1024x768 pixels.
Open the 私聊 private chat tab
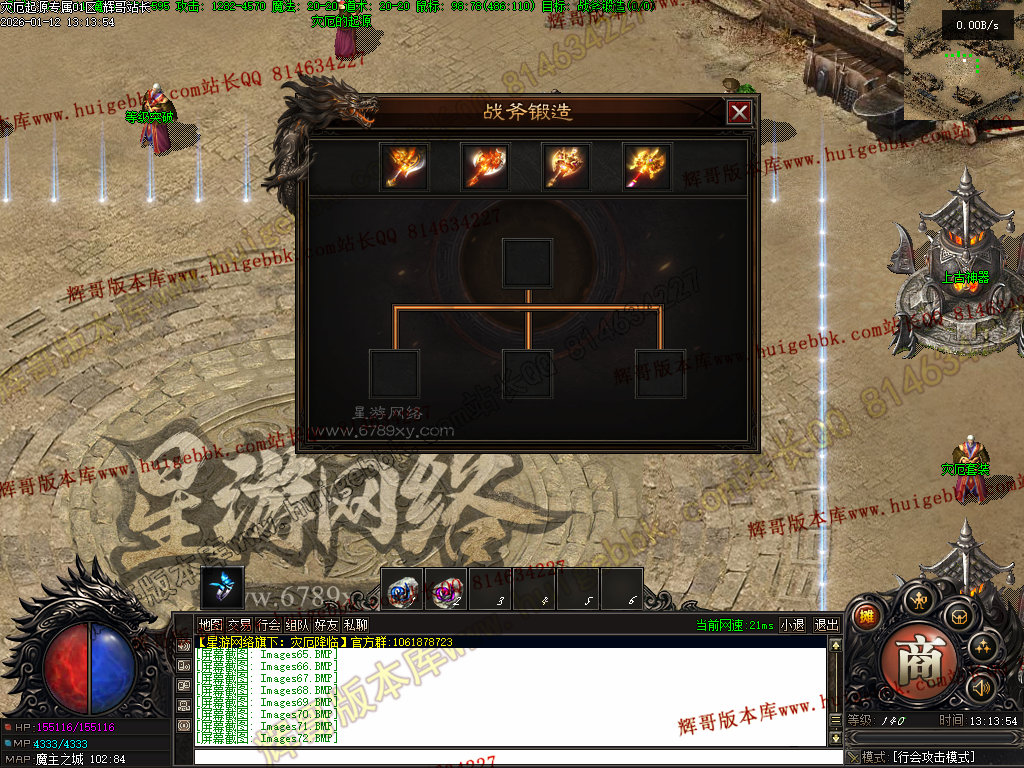(355, 625)
